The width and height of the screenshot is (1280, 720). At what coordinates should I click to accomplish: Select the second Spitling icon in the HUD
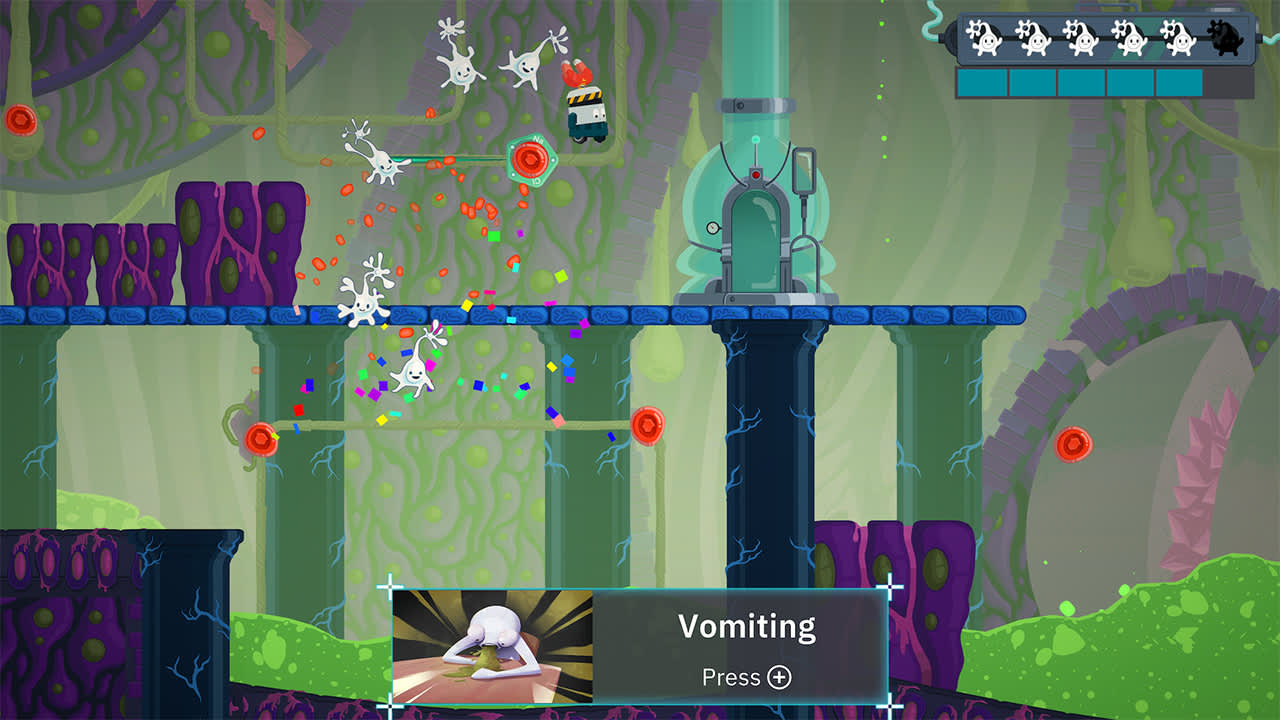pos(1035,39)
